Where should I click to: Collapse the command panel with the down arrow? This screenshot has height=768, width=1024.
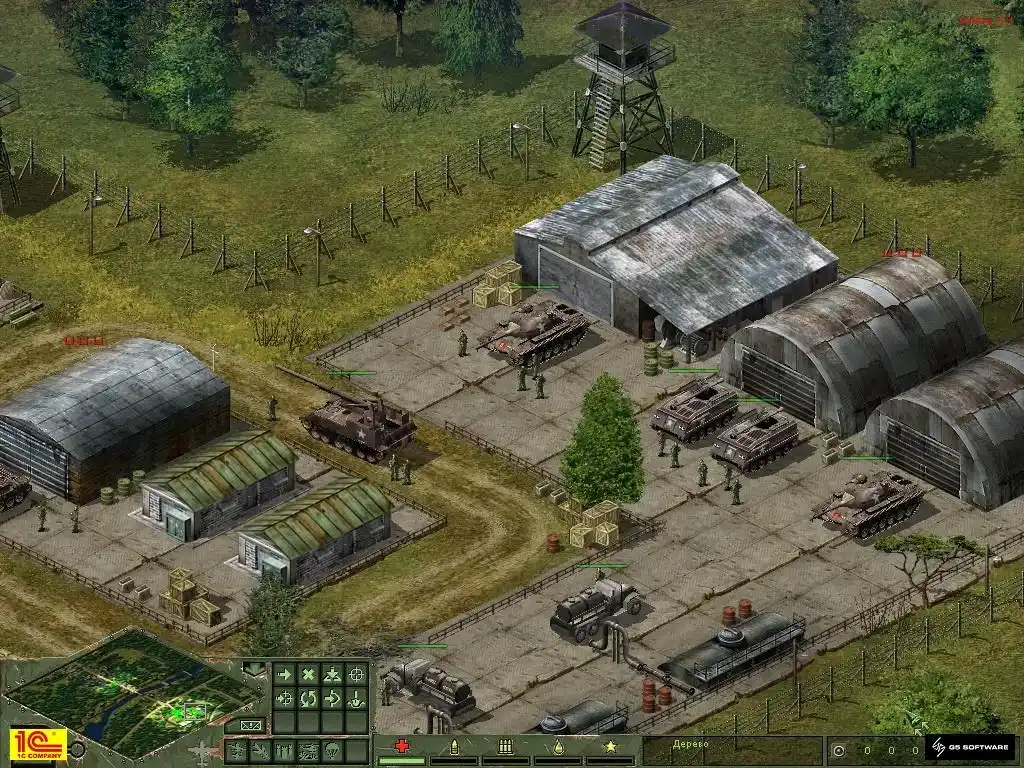(x=253, y=668)
